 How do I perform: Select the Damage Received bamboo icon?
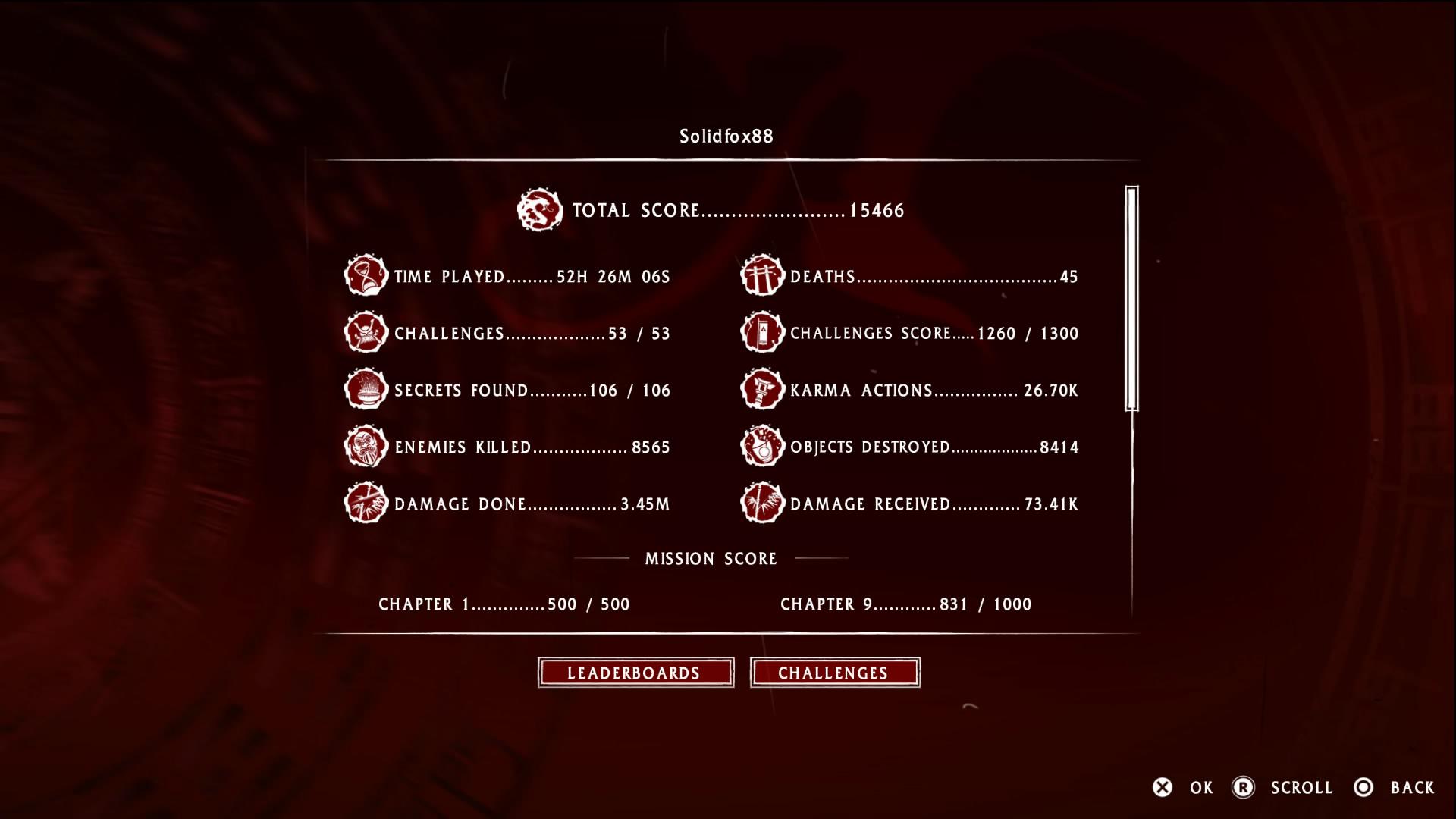[761, 504]
